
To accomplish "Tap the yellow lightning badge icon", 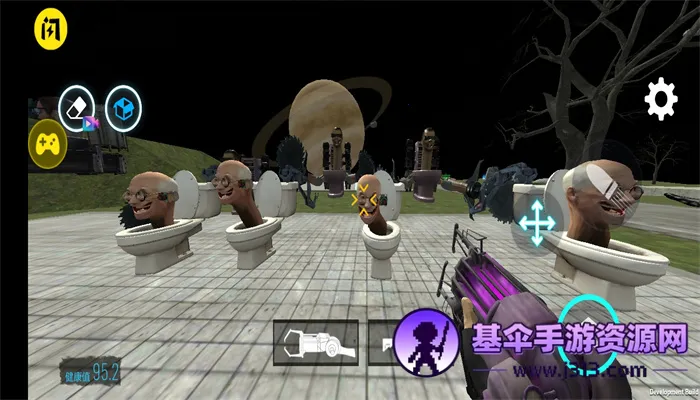I will tap(47, 29).
